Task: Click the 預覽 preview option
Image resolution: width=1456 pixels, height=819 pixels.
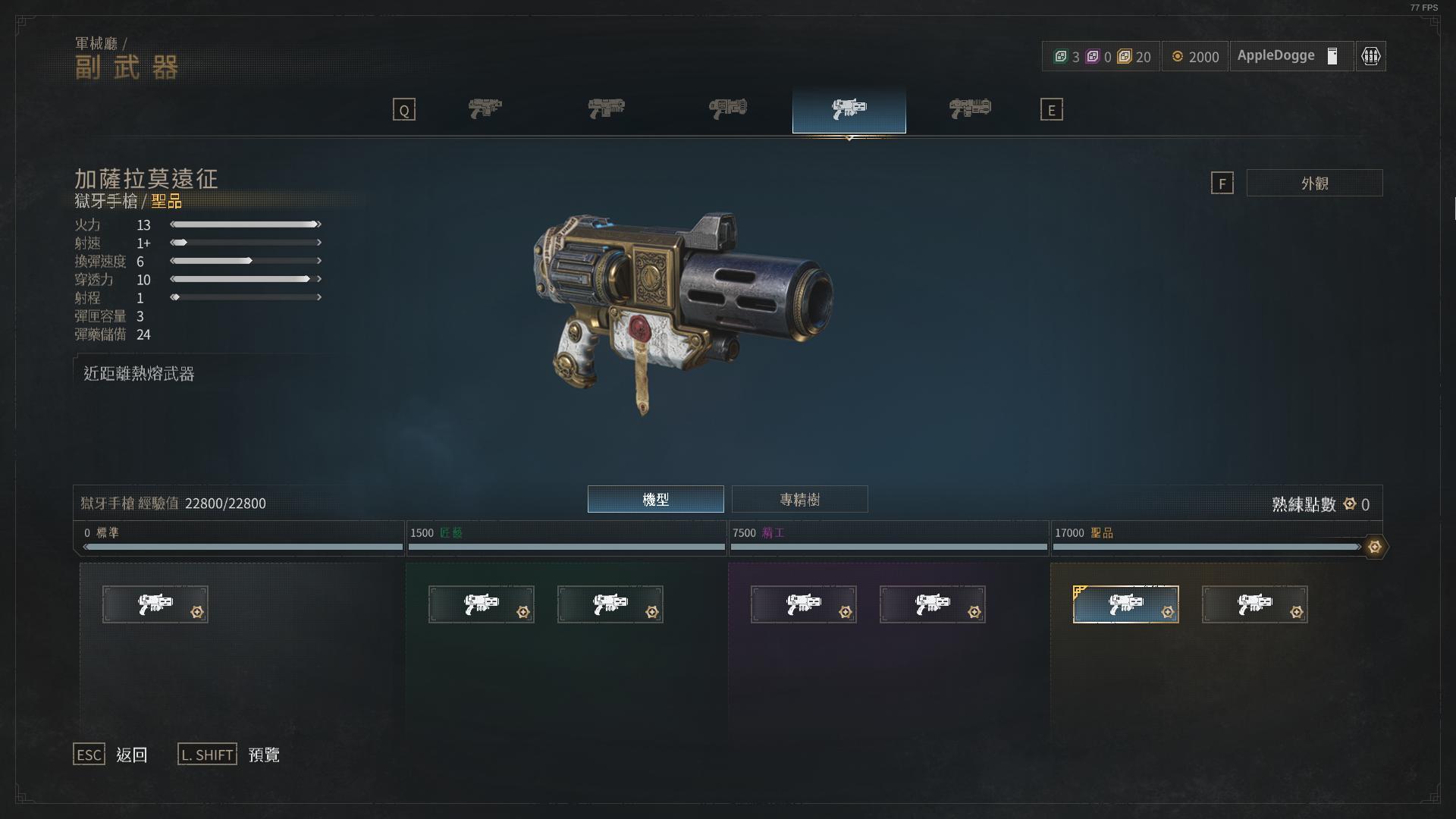Action: coord(264,755)
